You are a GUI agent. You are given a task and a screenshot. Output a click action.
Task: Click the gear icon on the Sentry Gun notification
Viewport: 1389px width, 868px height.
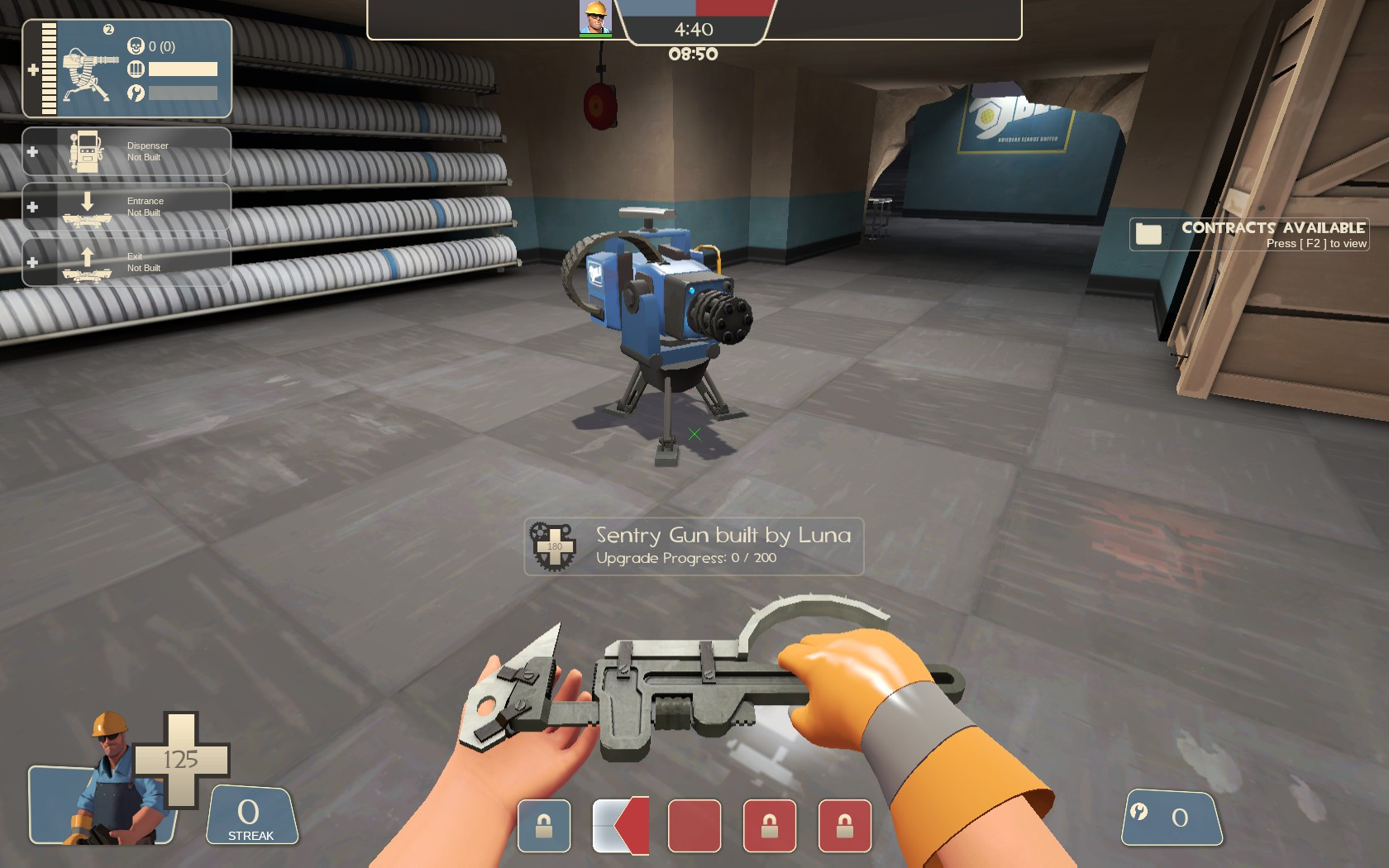(552, 546)
